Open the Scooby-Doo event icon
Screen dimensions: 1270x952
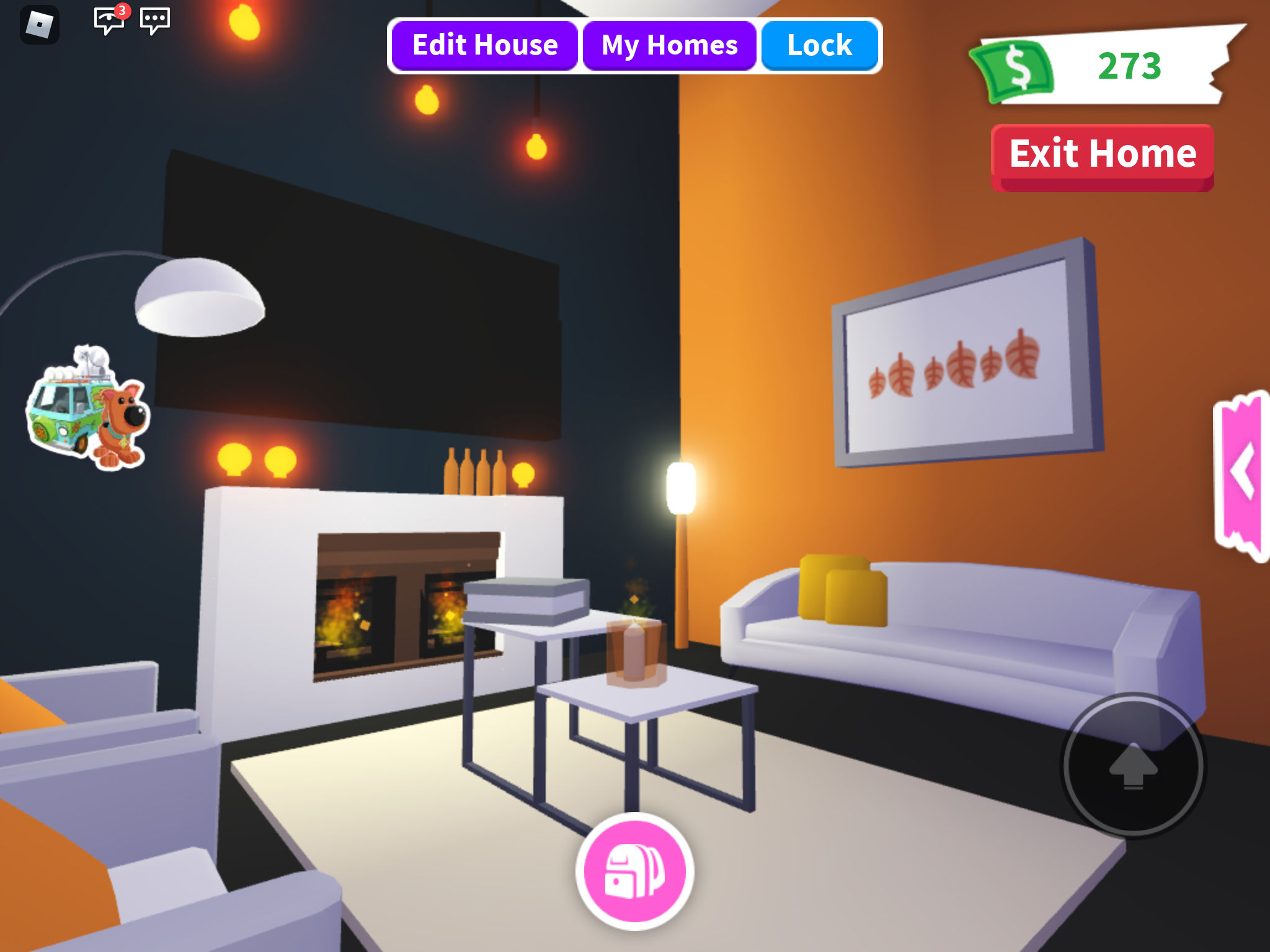tap(87, 409)
